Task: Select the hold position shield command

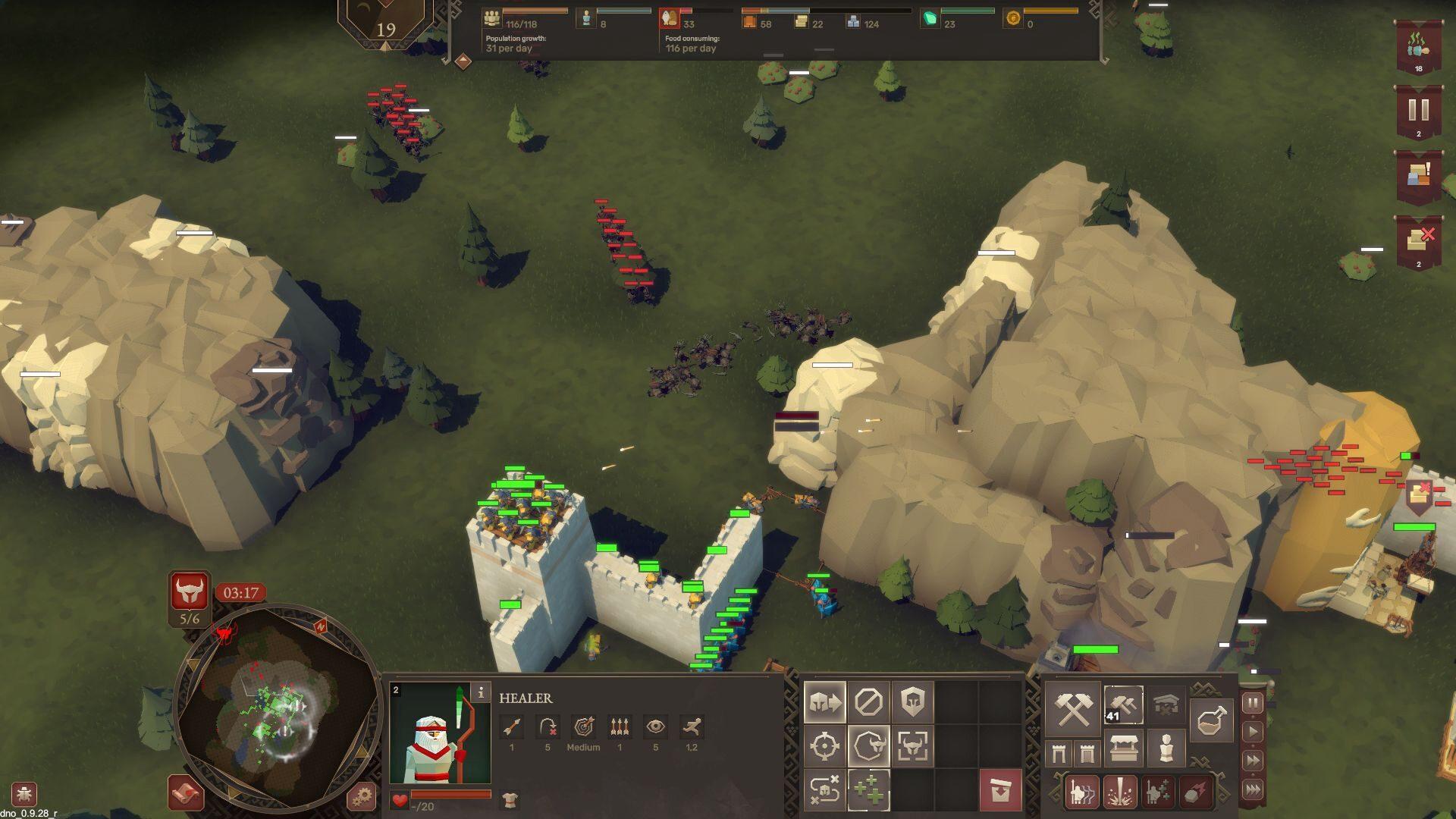Action: tap(912, 703)
